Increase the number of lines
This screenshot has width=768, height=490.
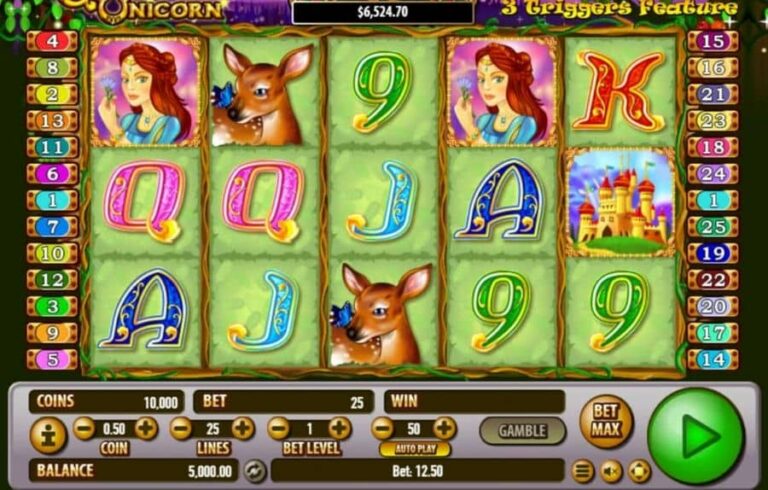(243, 429)
